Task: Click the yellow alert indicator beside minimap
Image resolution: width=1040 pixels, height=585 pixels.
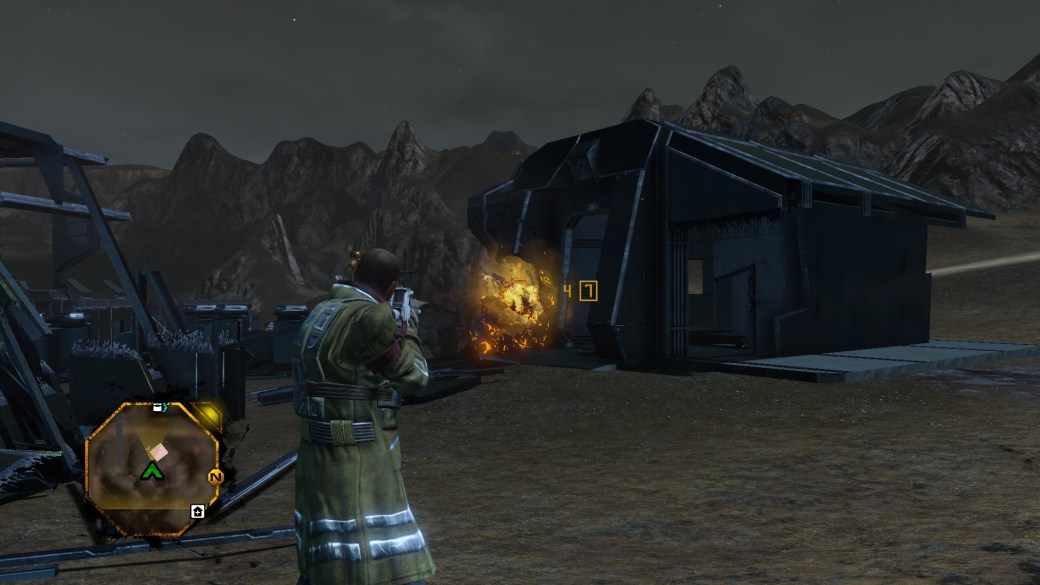Action: 208,415
